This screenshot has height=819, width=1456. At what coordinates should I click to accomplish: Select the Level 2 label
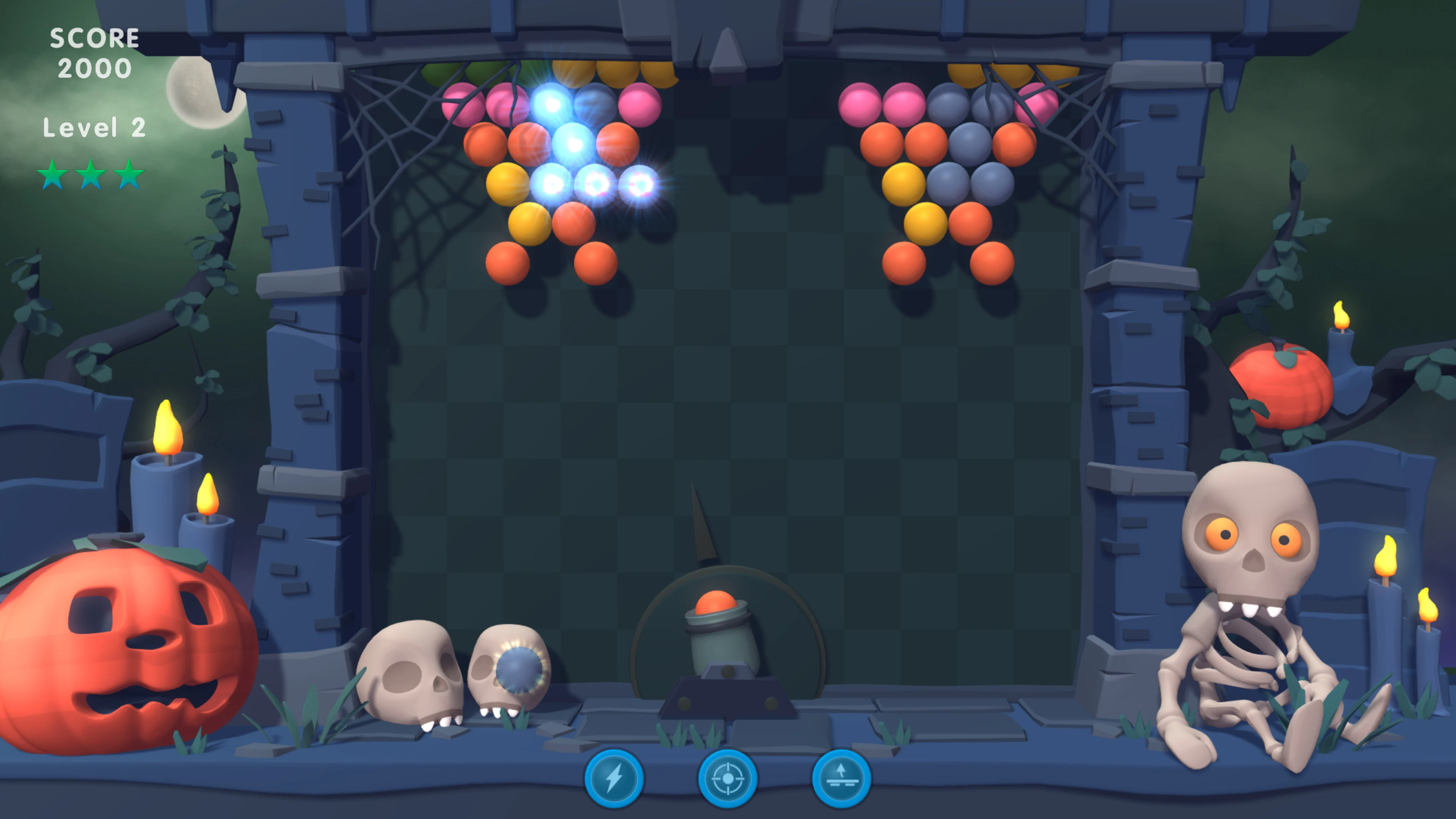point(95,127)
